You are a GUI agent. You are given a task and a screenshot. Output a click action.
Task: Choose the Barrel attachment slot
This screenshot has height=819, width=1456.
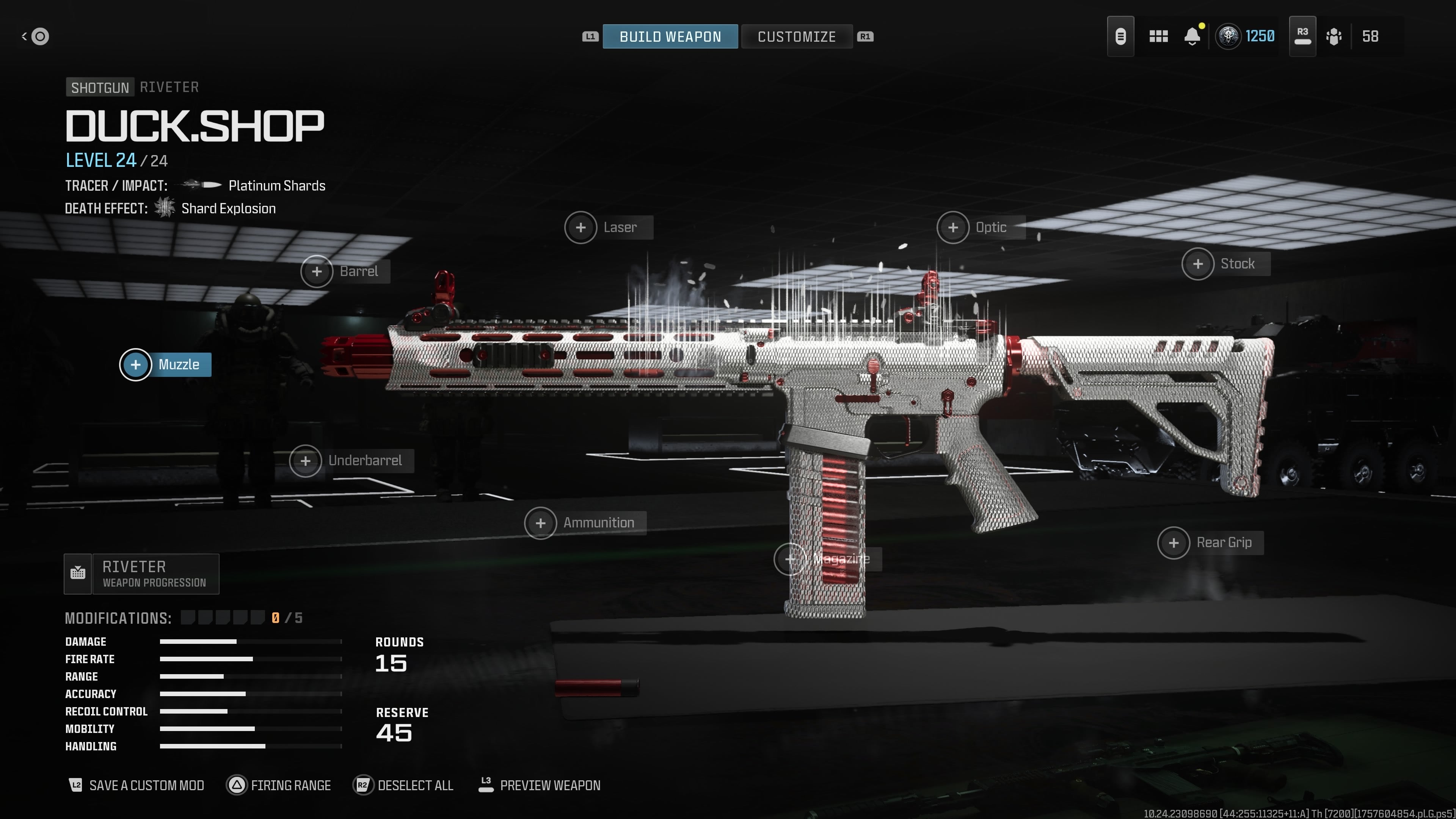pos(345,271)
